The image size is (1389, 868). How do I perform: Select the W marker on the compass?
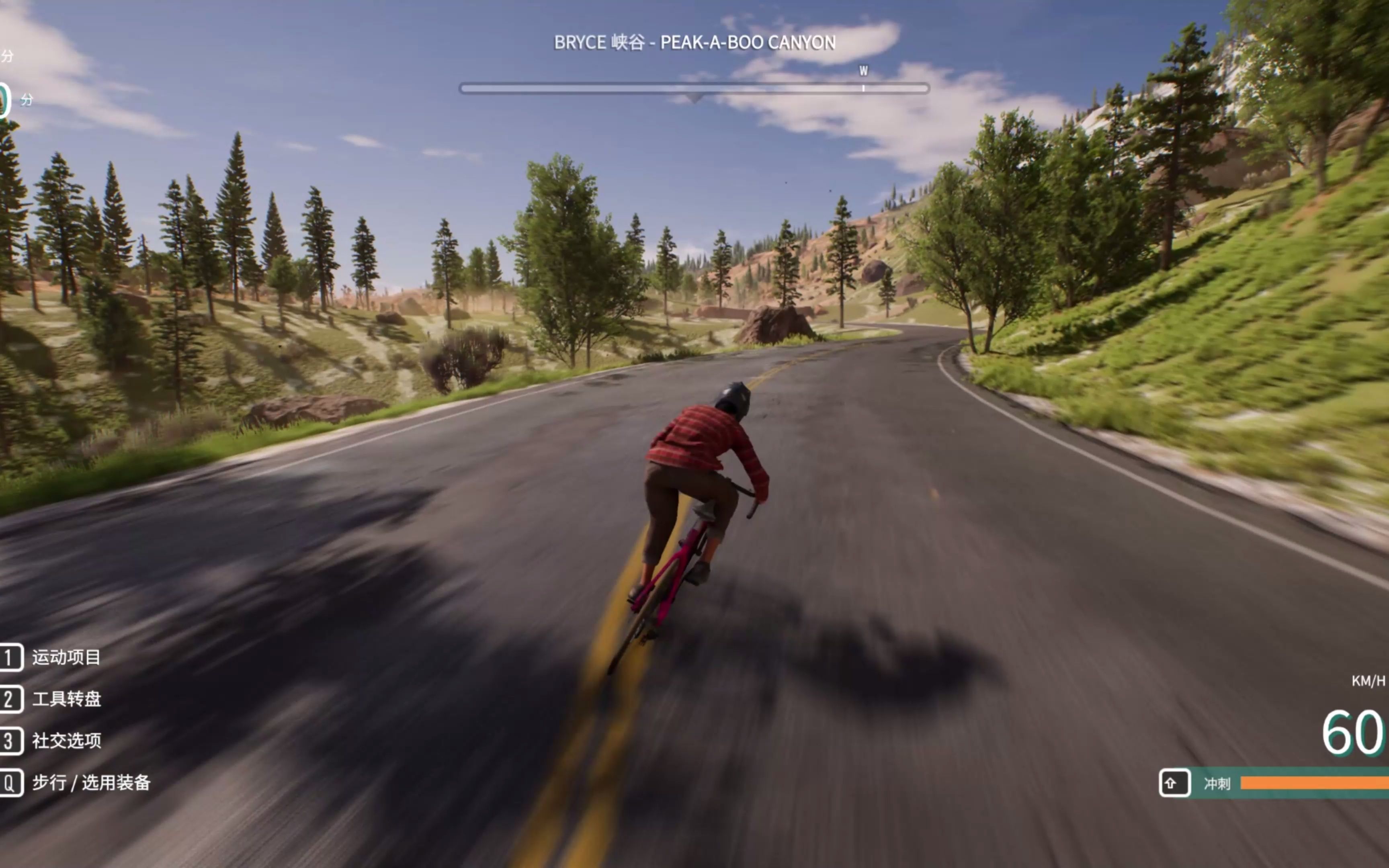coord(863,71)
